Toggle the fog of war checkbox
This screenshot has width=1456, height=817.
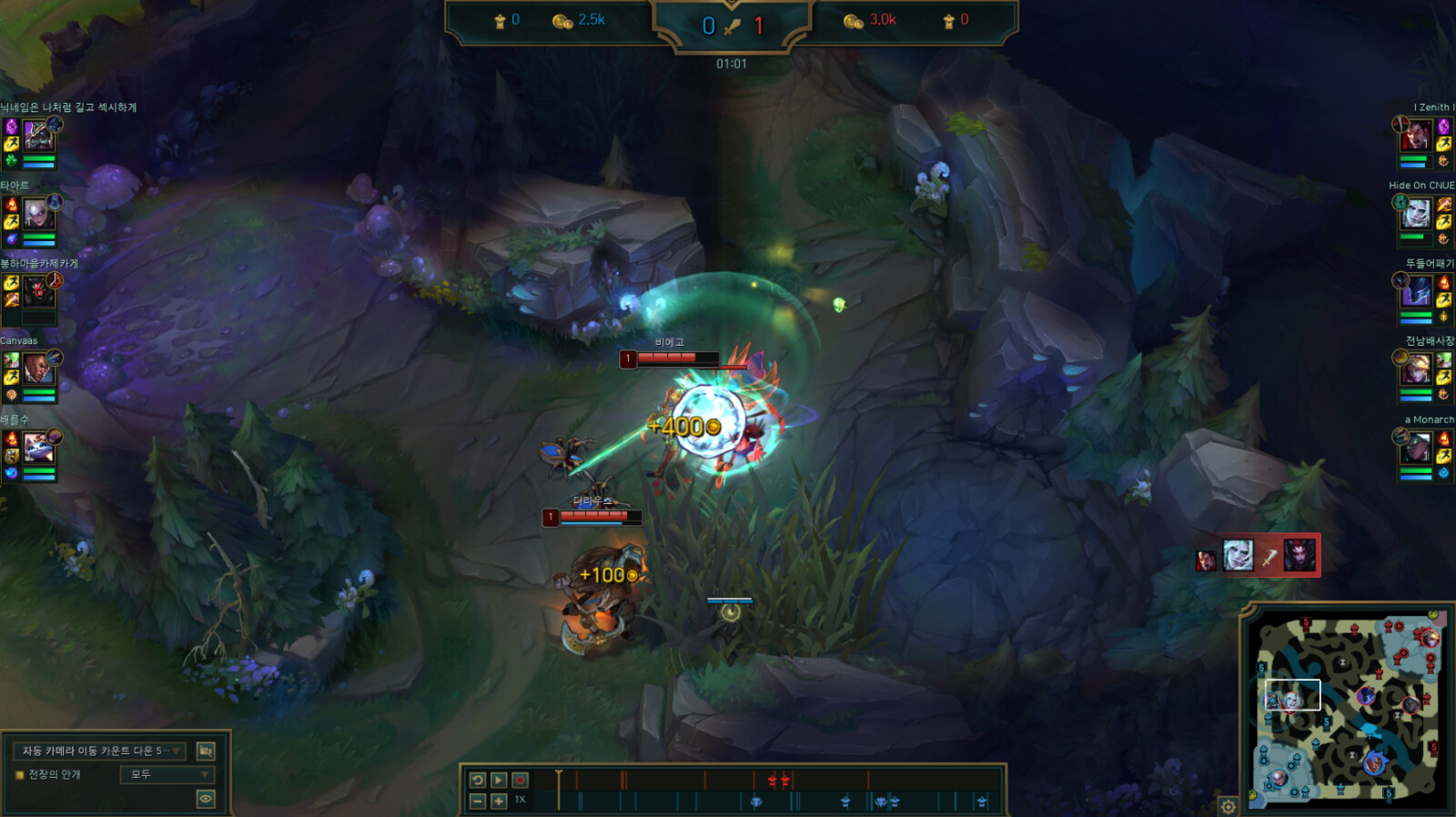(19, 775)
